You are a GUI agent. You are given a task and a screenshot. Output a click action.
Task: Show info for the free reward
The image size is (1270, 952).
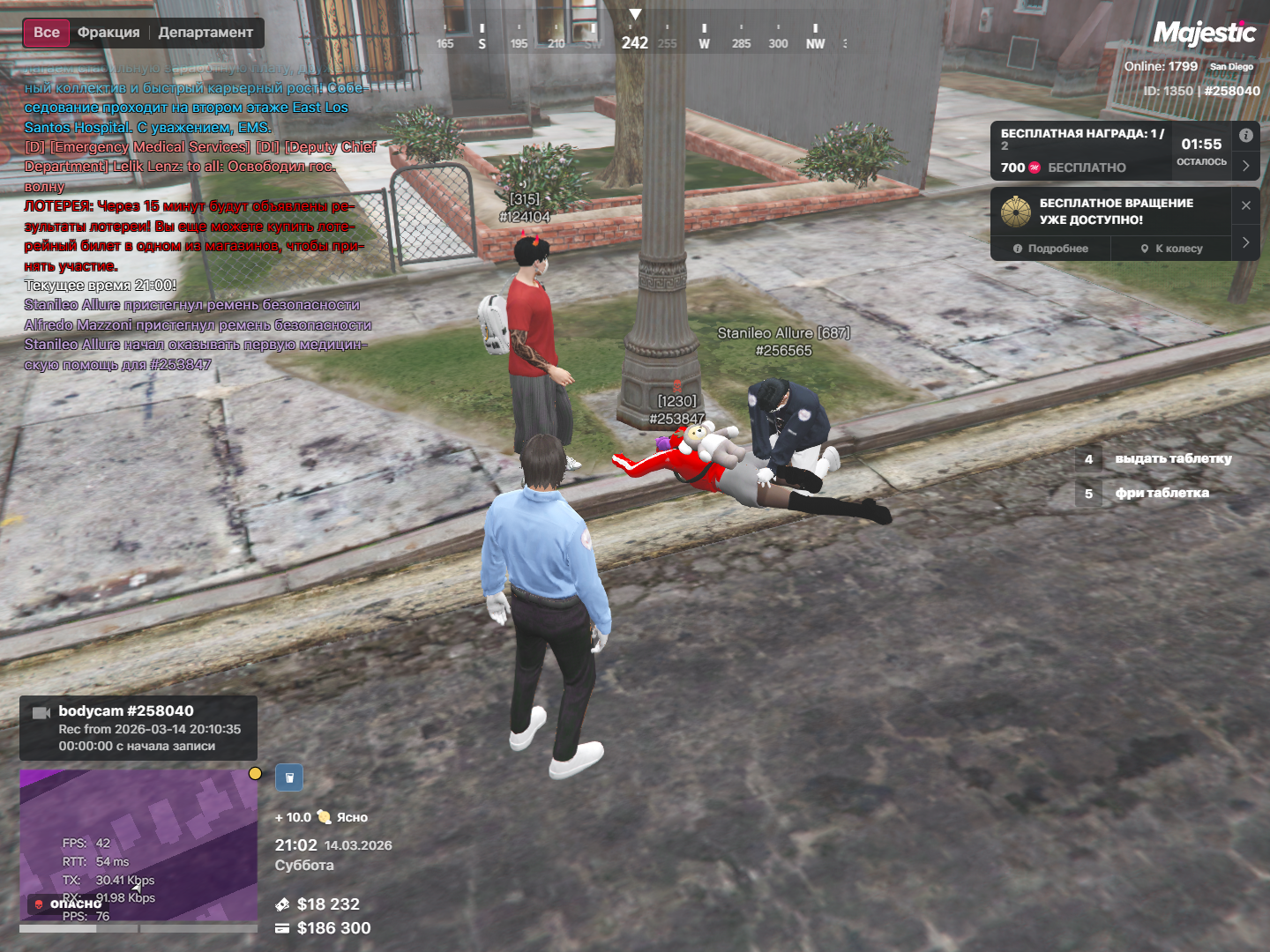pos(1245,136)
